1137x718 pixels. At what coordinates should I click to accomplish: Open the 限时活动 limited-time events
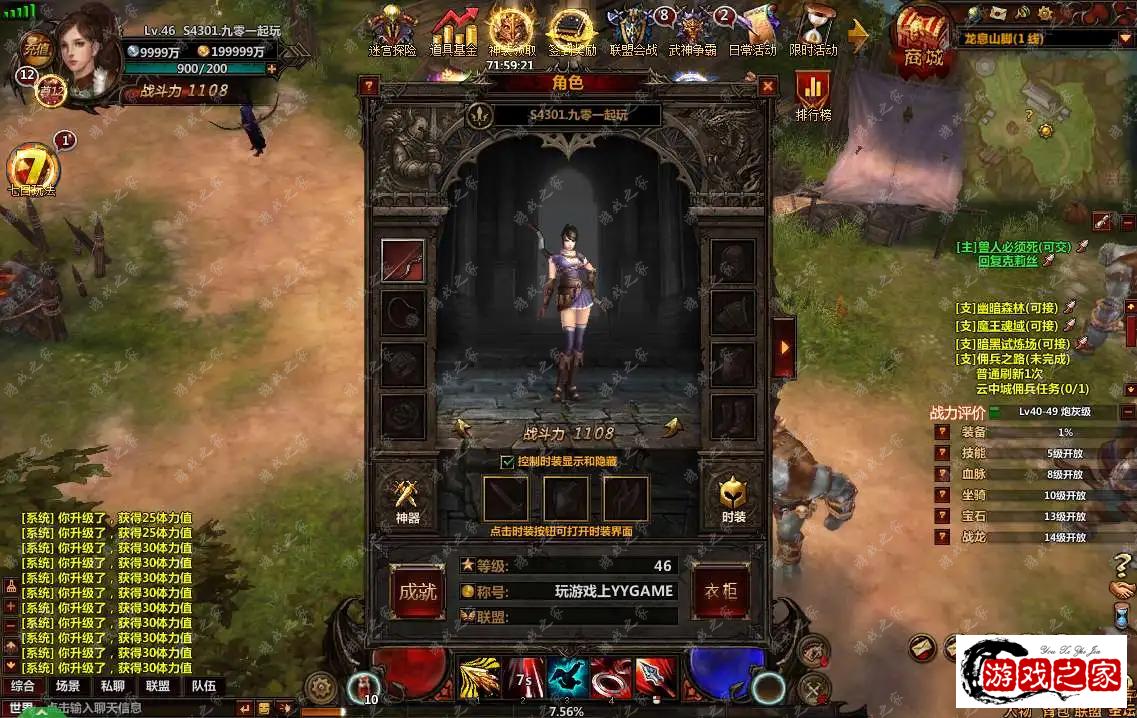point(812,32)
